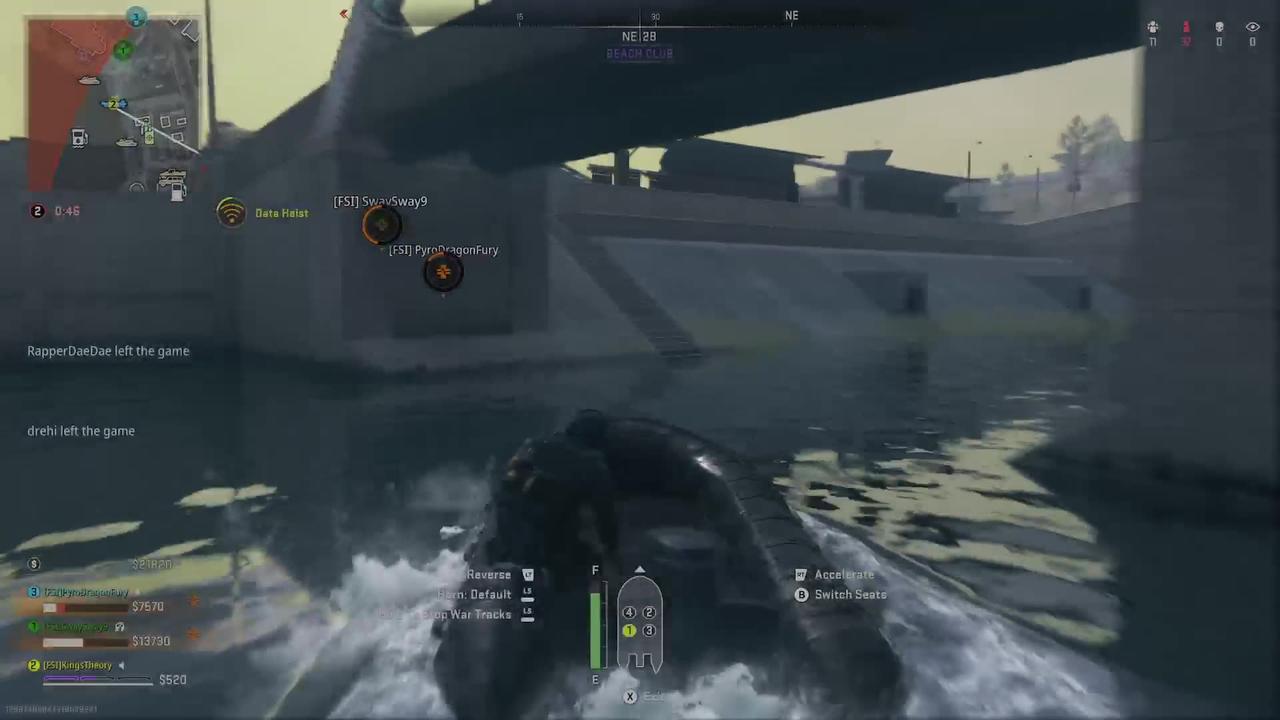Expand the vehicle seat selection panel arrow
The height and width of the screenshot is (720, 1280).
tap(640, 571)
